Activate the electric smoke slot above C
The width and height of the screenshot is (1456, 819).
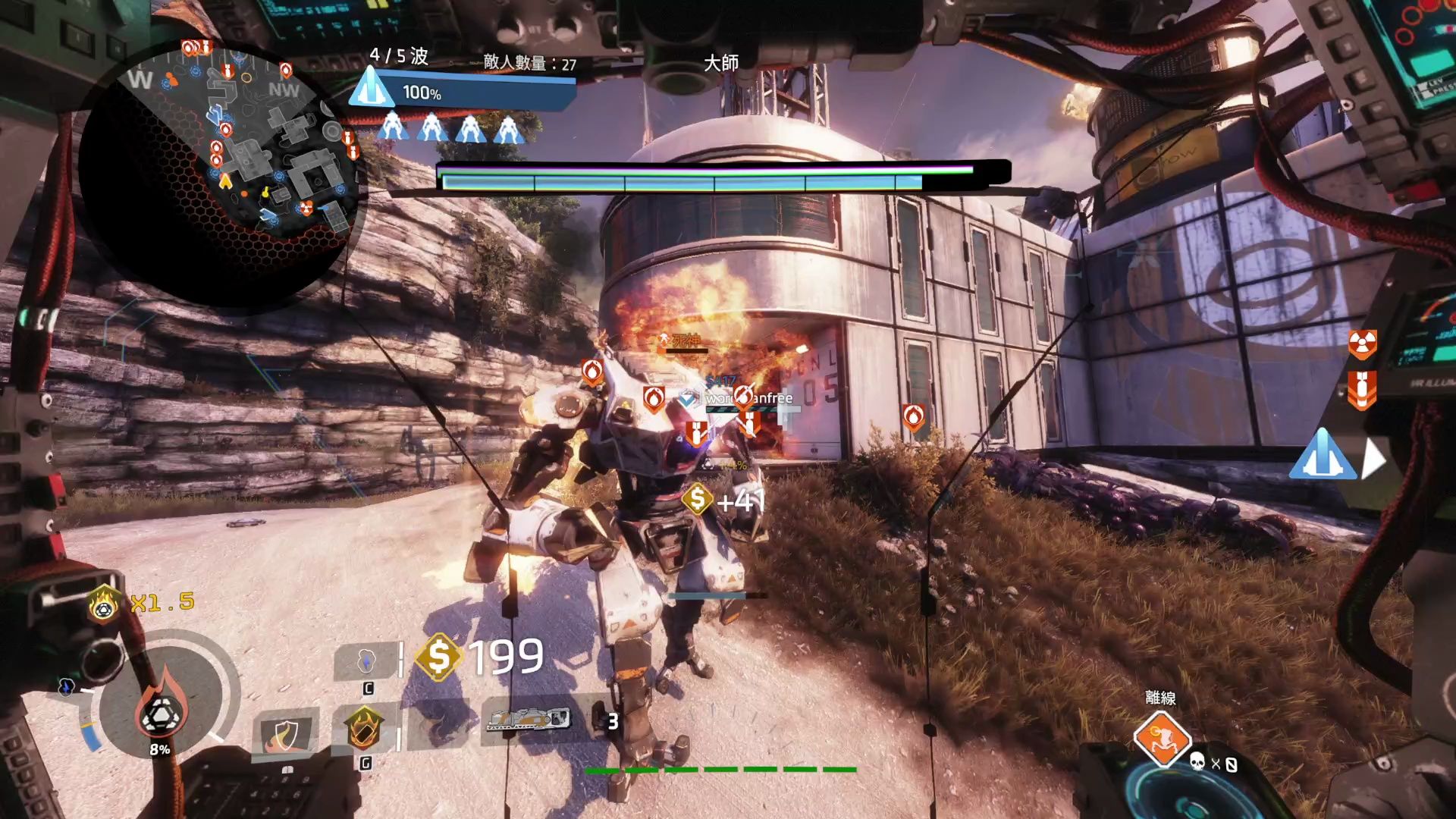(x=367, y=661)
